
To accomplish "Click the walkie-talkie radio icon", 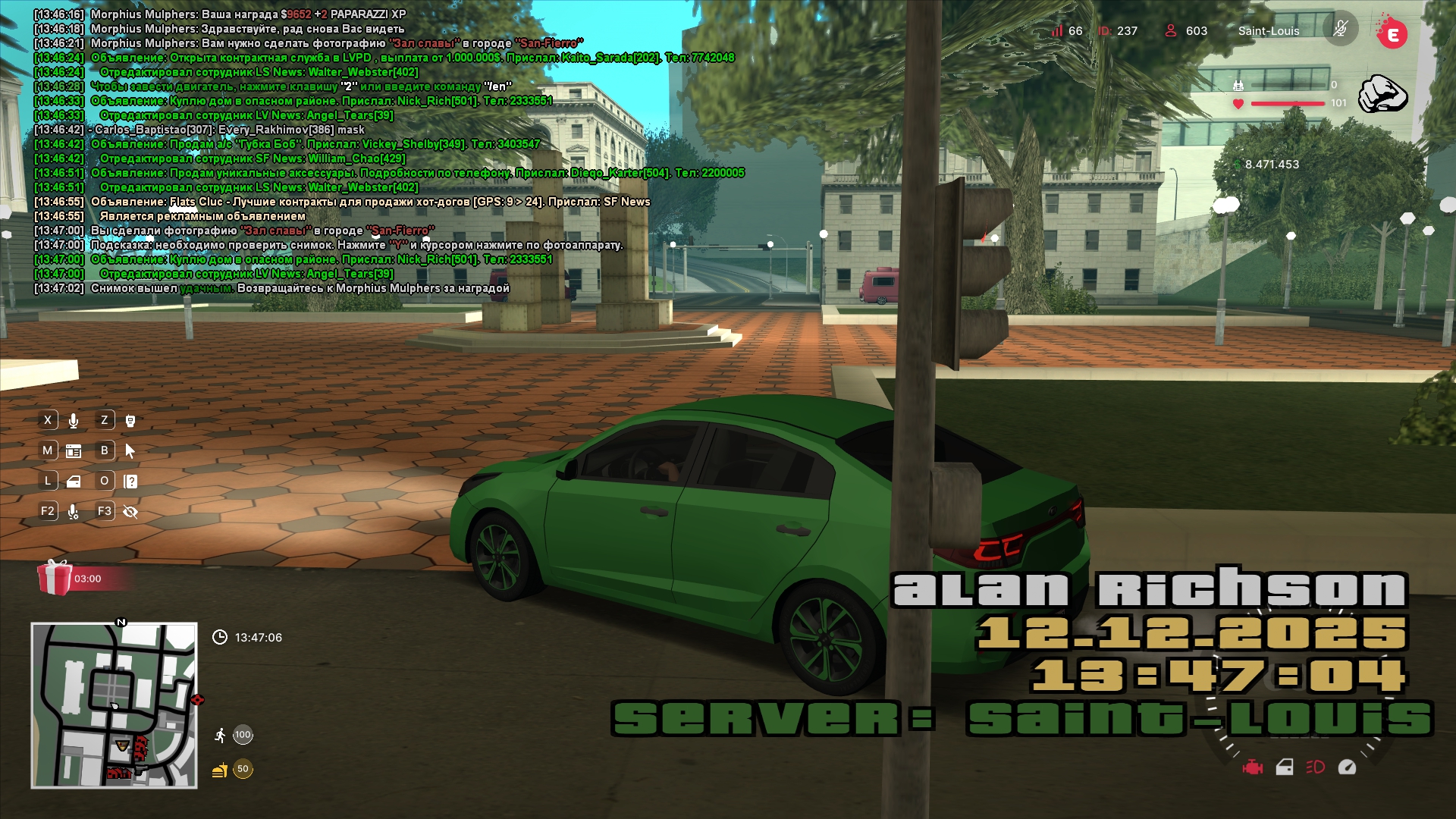I will (x=130, y=421).
